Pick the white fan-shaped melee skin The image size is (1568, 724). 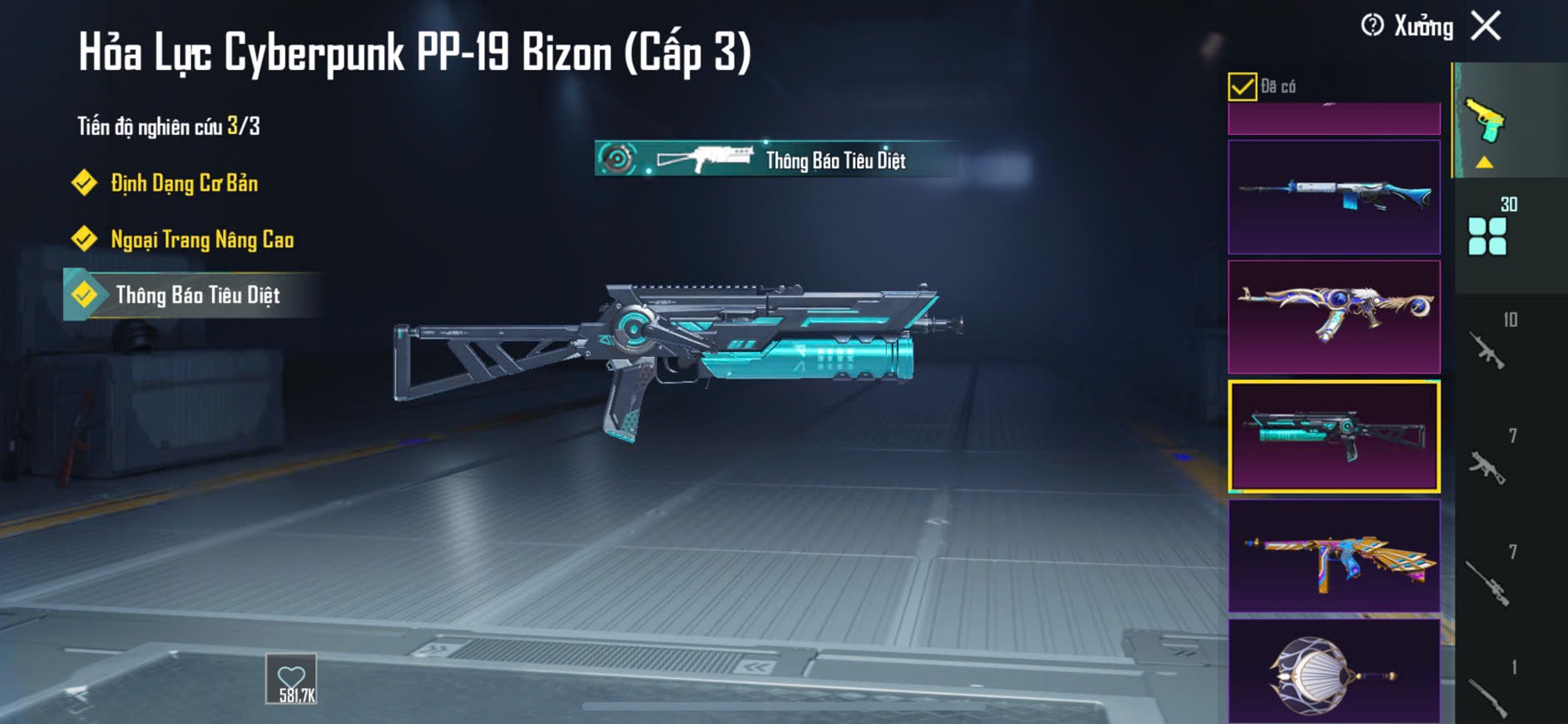pyautogui.click(x=1333, y=672)
